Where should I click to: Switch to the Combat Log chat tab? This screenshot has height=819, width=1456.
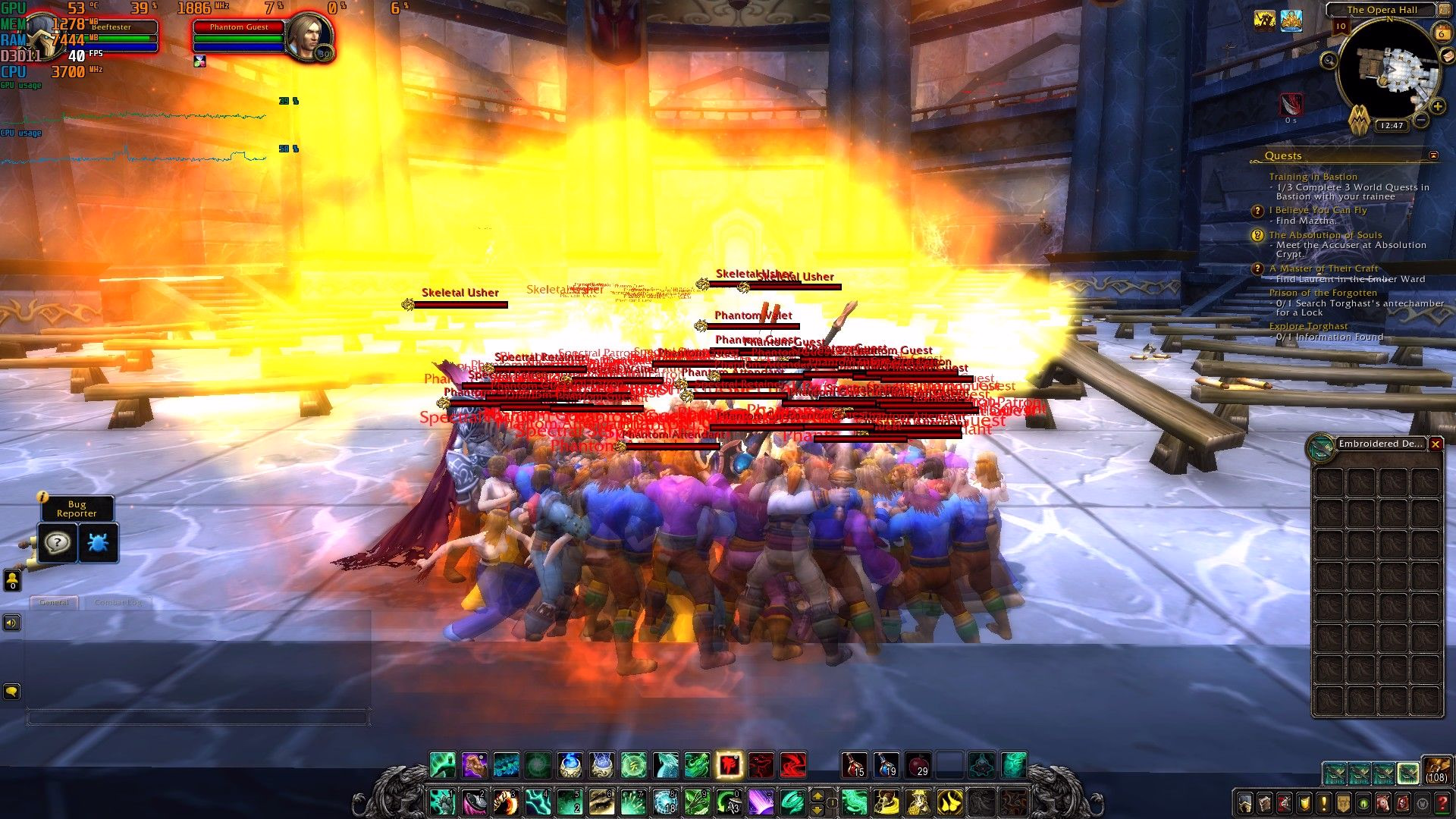pyautogui.click(x=118, y=602)
